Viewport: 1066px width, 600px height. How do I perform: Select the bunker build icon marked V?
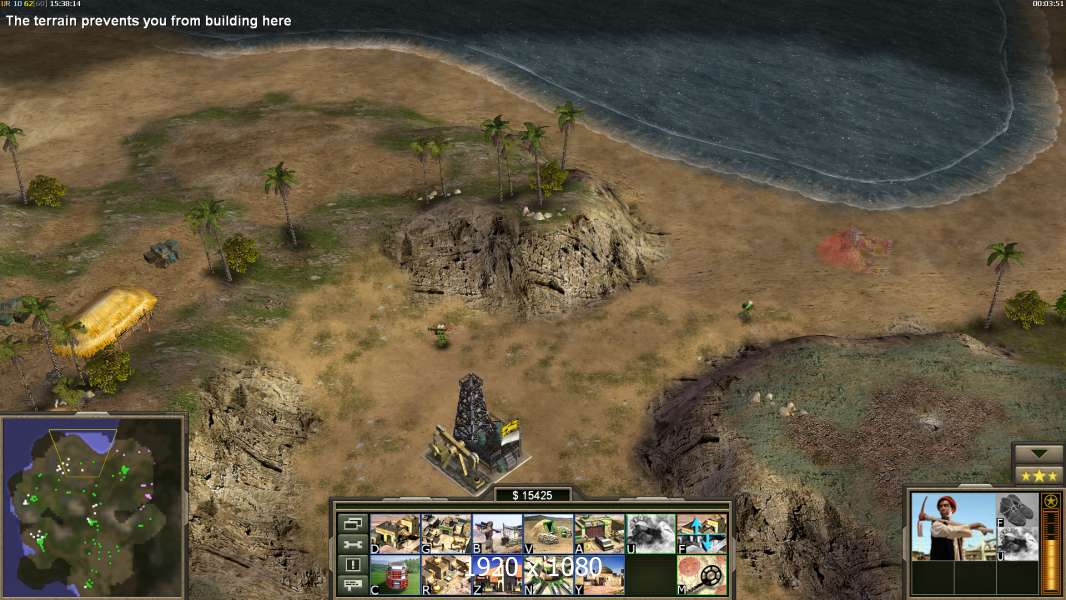548,534
